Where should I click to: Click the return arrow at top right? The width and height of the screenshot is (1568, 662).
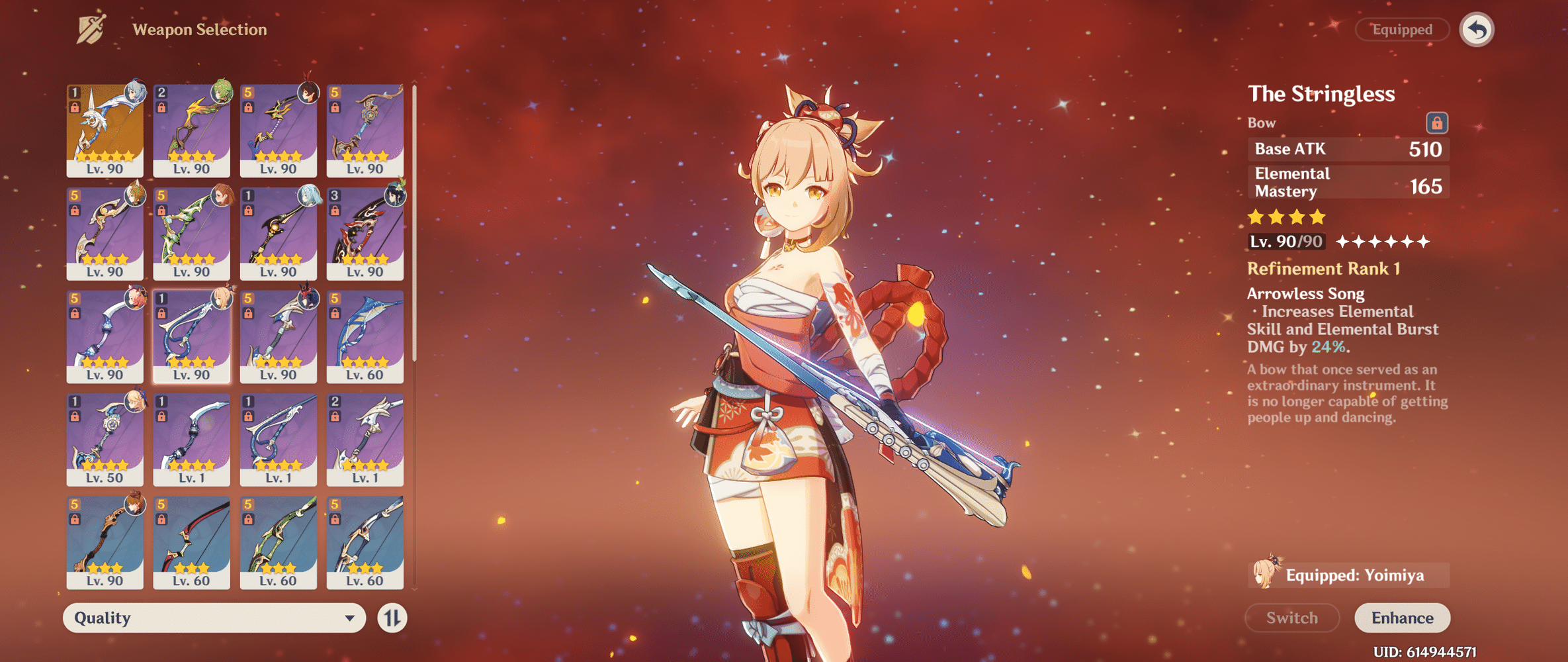[x=1478, y=29]
